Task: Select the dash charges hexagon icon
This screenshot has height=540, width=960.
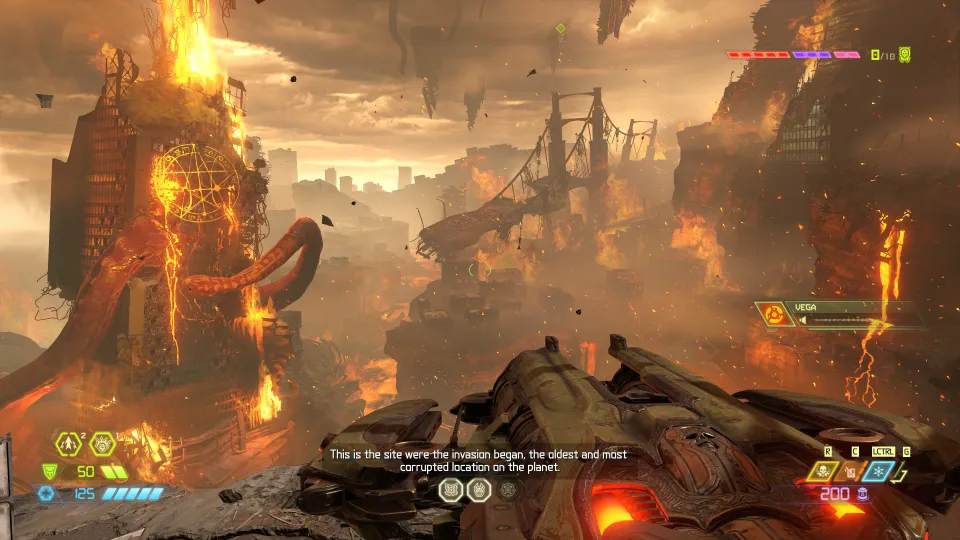Action: [x=69, y=443]
